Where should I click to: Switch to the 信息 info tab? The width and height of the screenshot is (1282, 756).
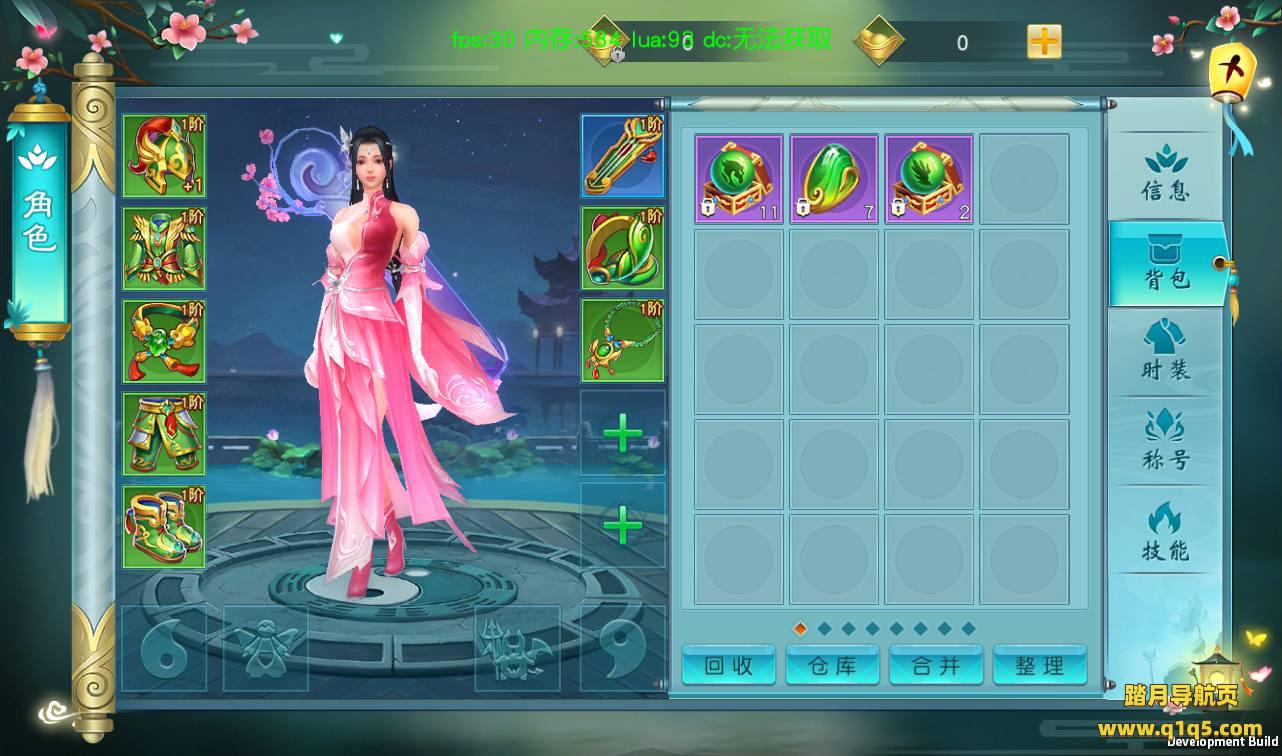pos(1165,175)
